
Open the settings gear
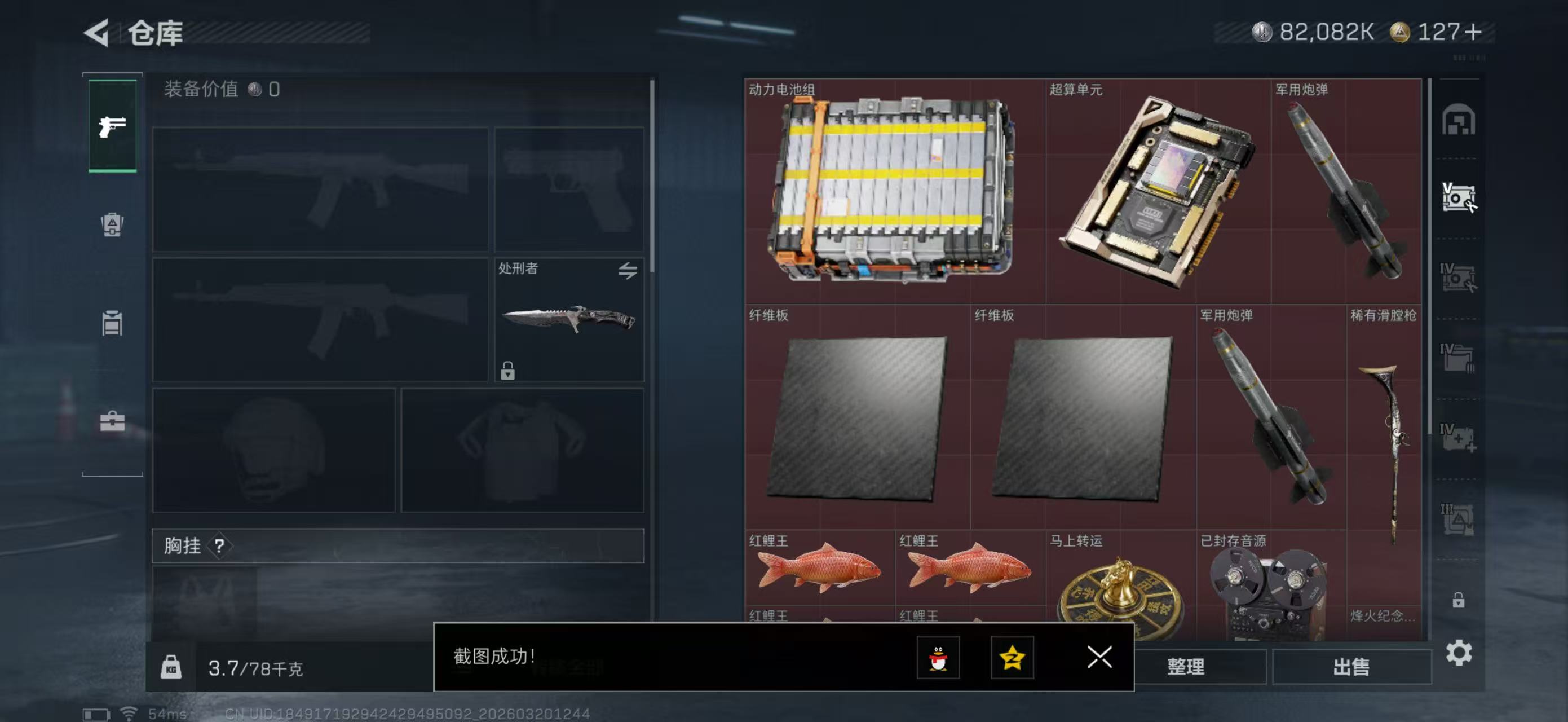click(x=1460, y=654)
